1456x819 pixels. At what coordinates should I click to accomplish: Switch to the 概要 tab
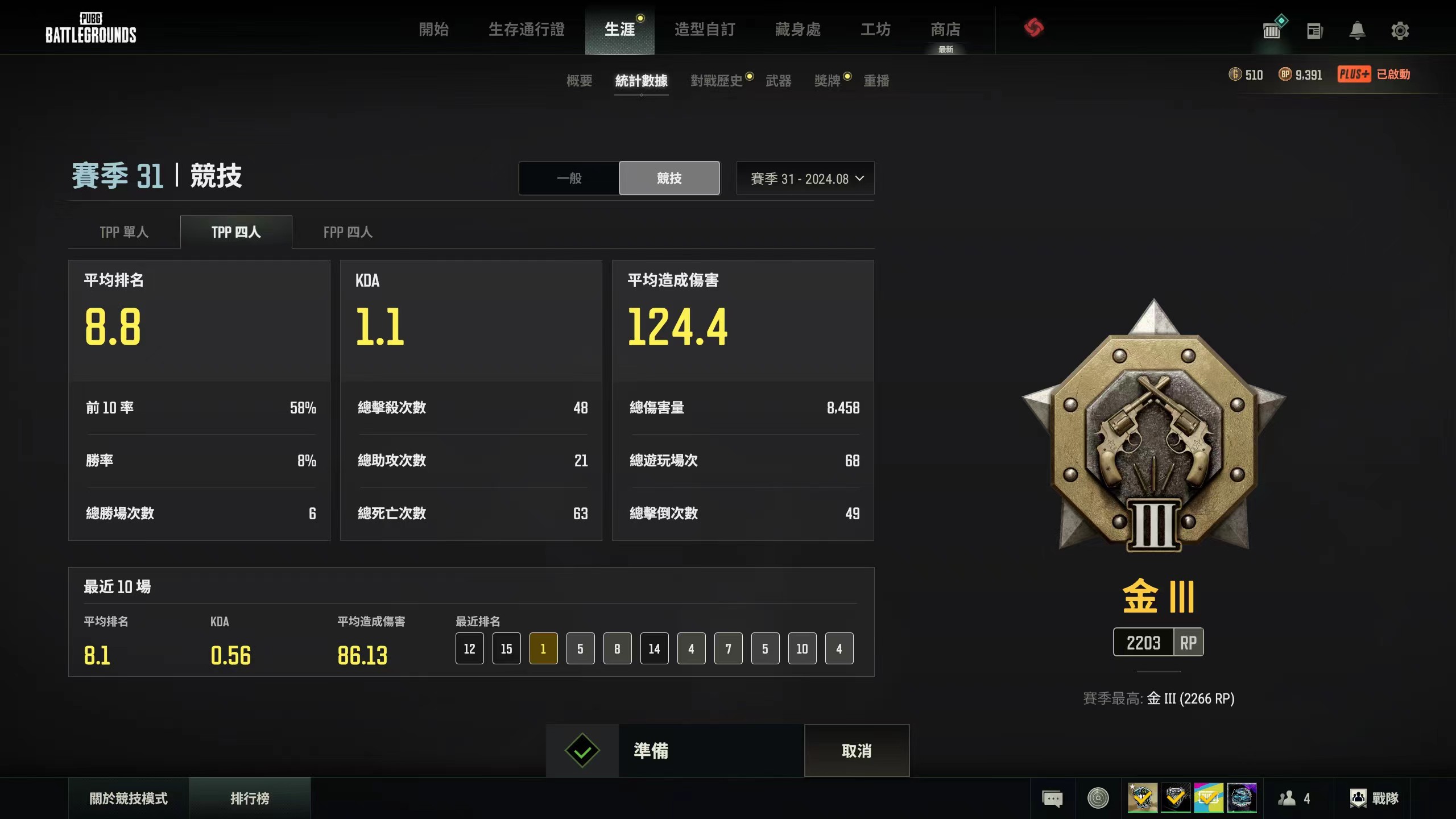tap(579, 81)
